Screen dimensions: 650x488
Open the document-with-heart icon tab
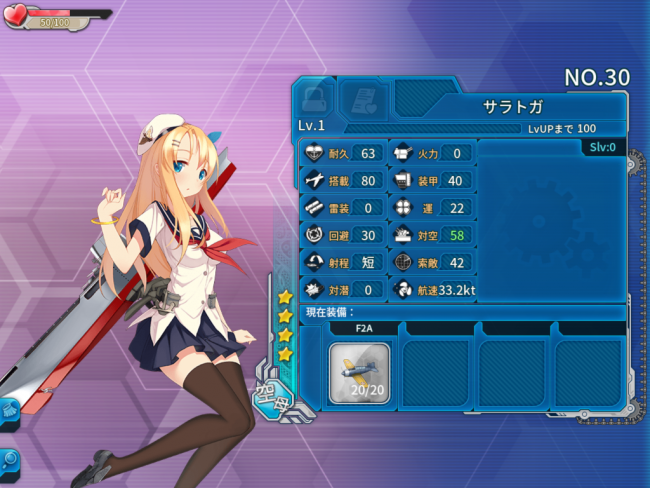363,98
